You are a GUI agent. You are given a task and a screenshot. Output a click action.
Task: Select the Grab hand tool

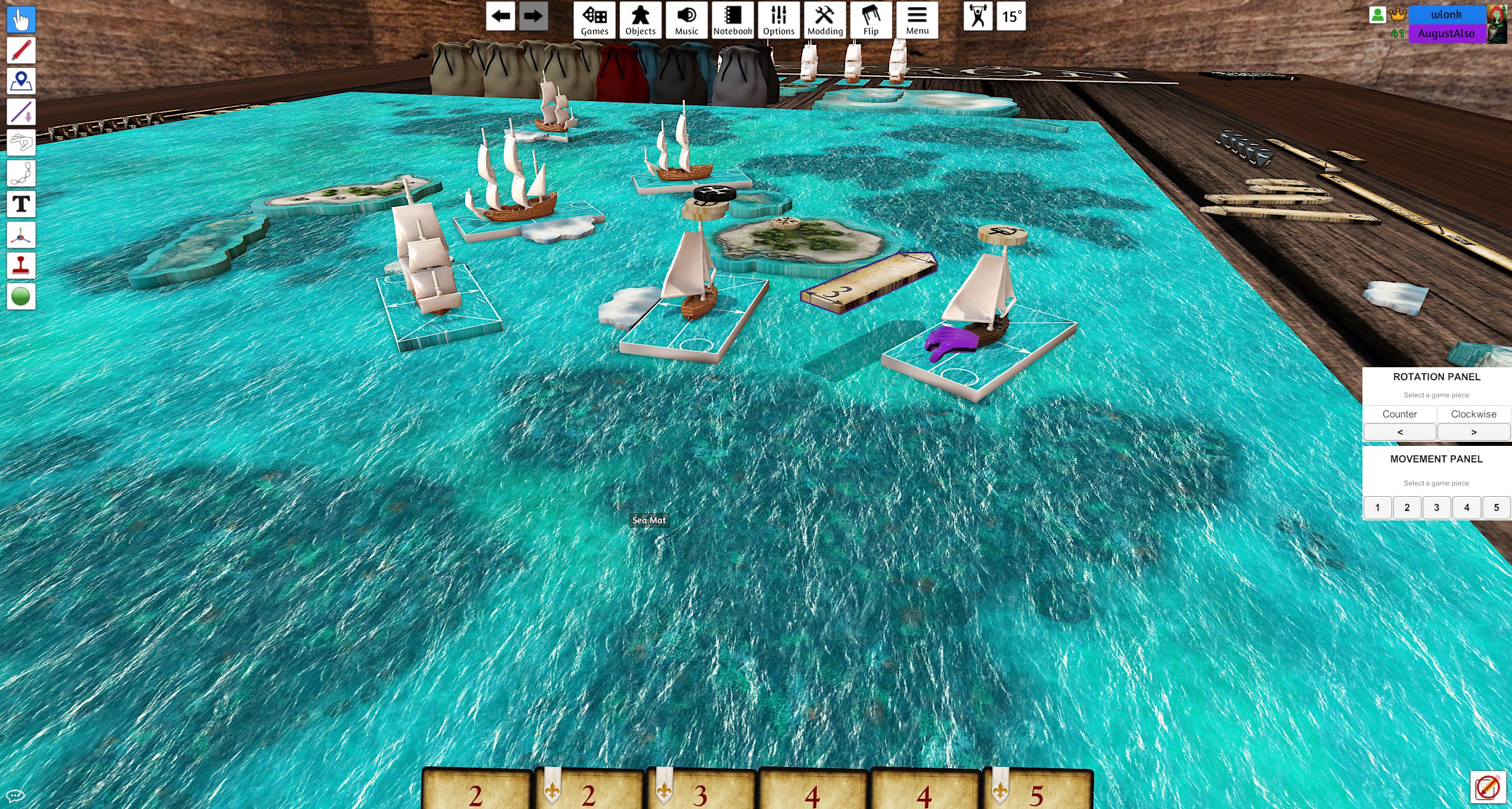pyautogui.click(x=21, y=20)
